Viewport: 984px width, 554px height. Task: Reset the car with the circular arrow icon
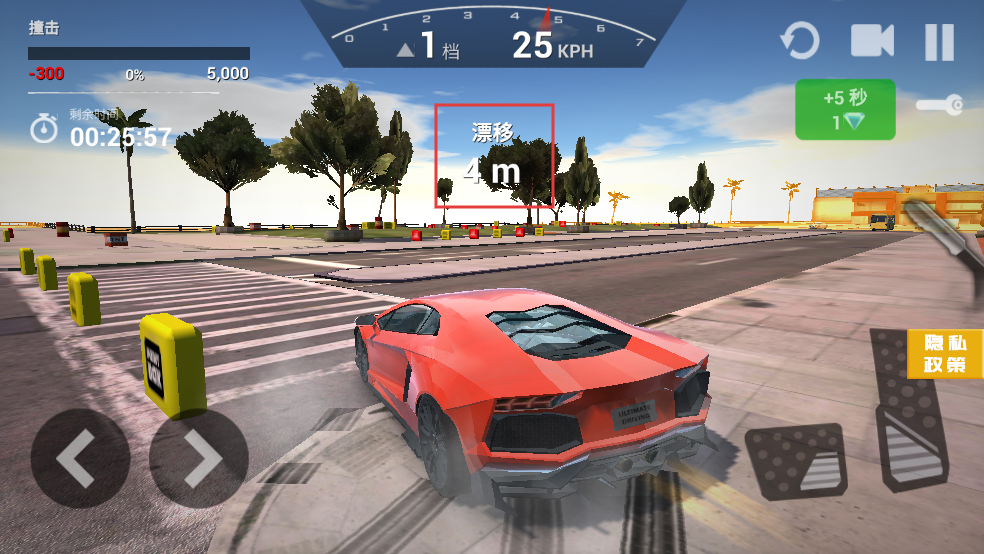coord(799,42)
